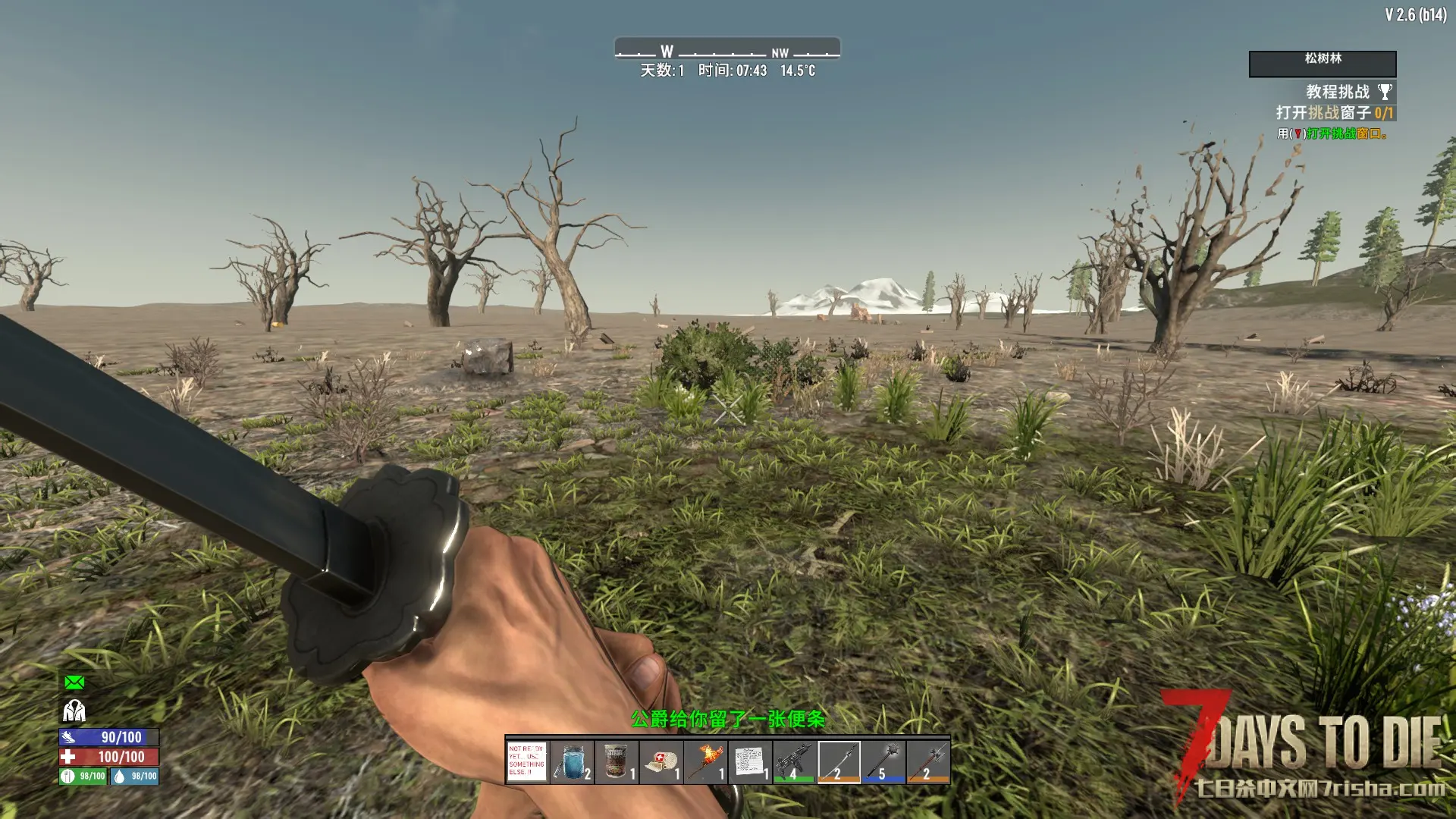
Task: Equip the burning torch from the hotbar
Action: tap(705, 761)
